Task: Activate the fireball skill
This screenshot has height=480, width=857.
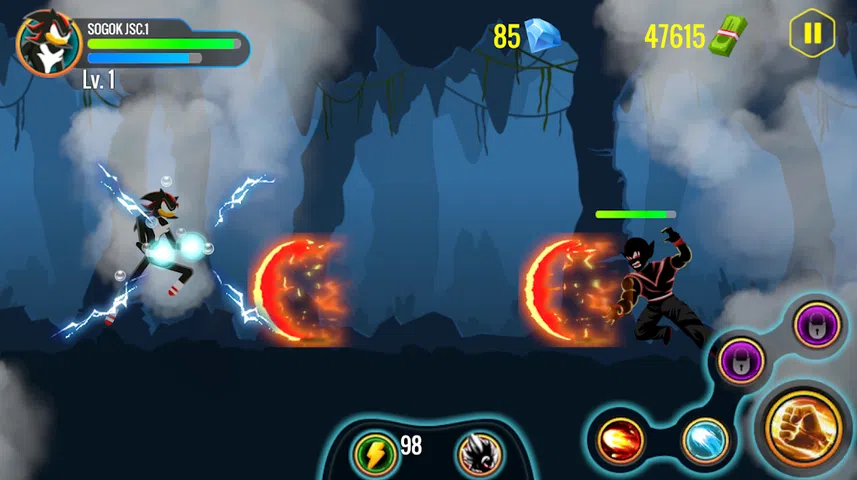Action: coord(618,441)
